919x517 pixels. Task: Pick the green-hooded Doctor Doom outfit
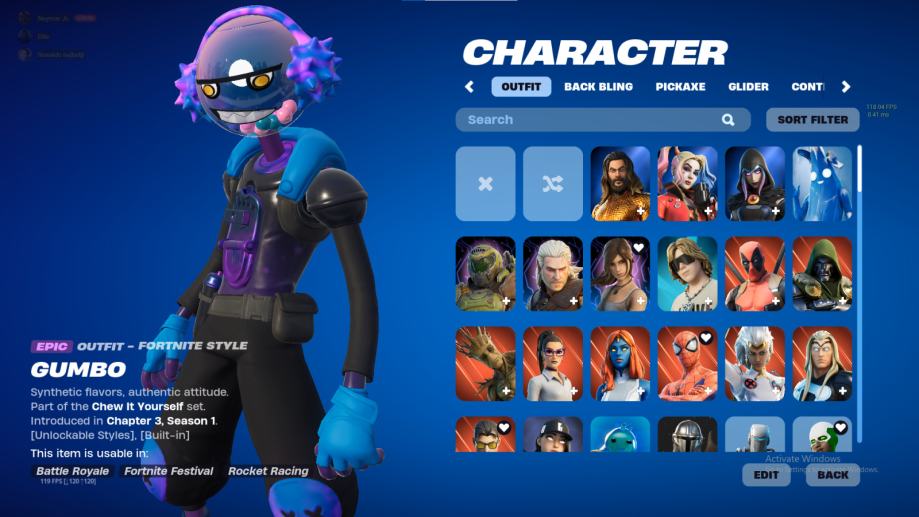(822, 274)
